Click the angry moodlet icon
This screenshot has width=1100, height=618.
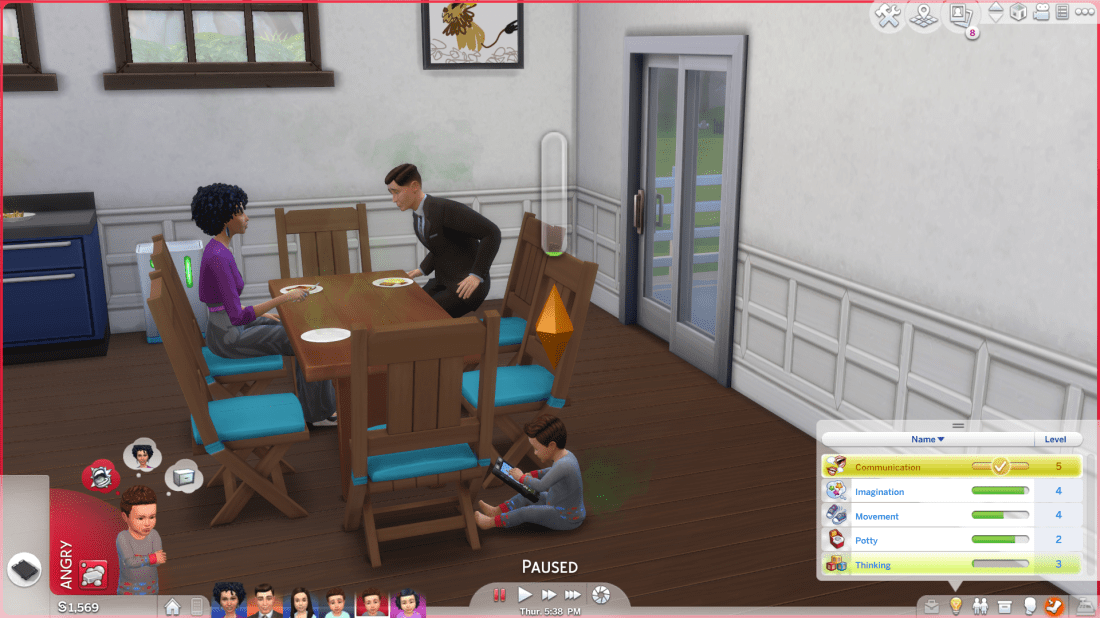point(99,476)
